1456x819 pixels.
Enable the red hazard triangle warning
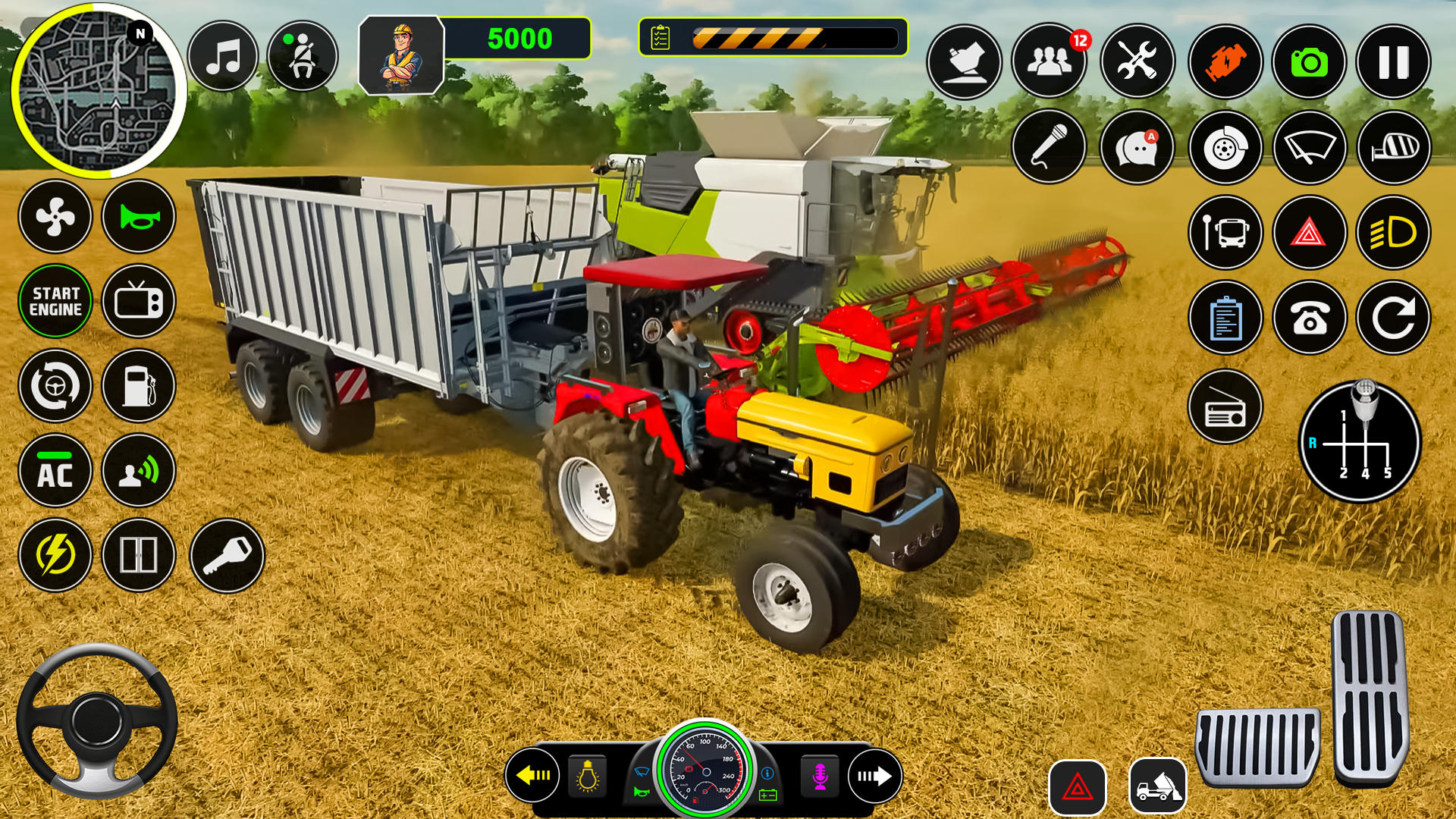(x=1310, y=234)
